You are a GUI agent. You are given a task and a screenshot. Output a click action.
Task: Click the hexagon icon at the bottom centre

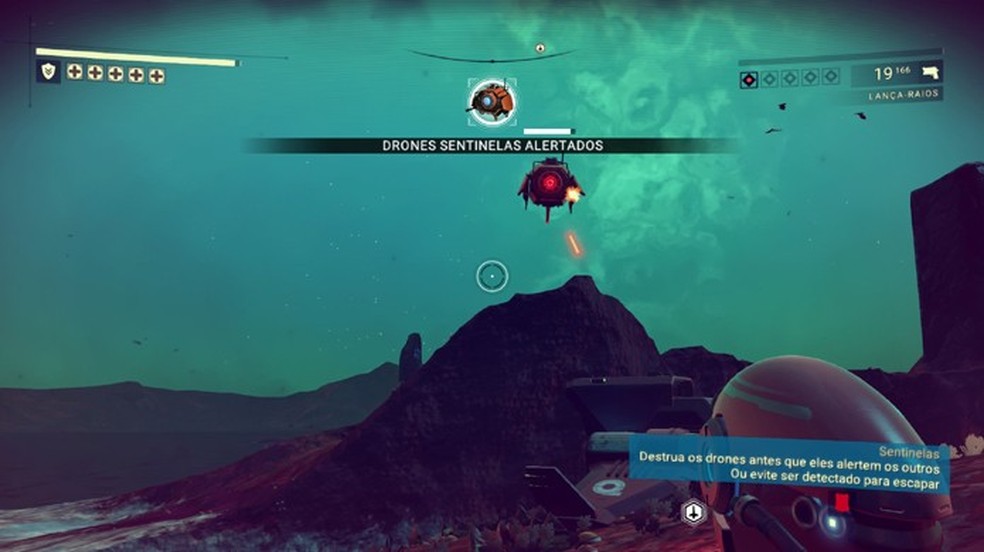[690, 512]
